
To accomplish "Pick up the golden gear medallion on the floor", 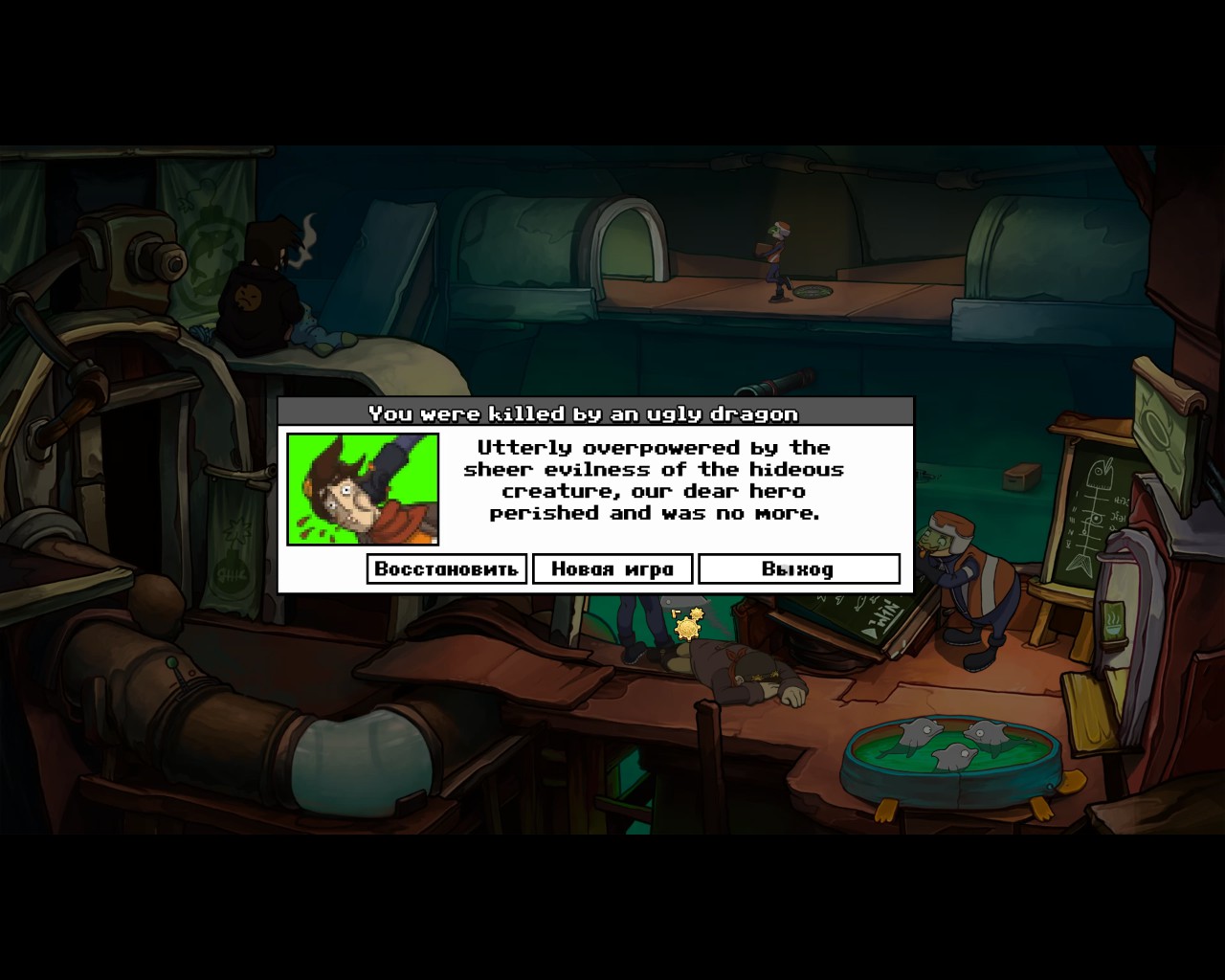I will pos(685,631).
